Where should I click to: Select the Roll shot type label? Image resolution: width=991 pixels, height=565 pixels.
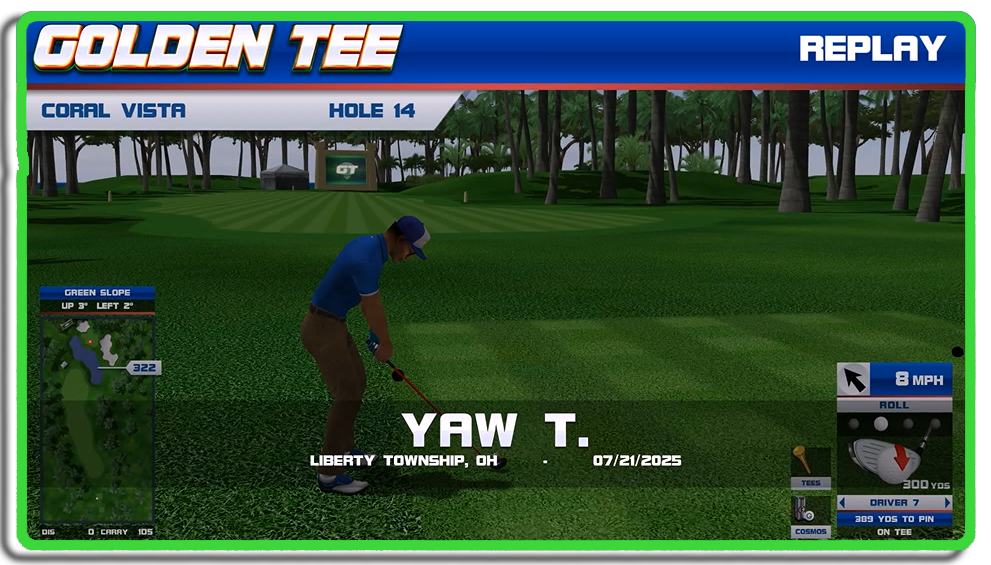tap(894, 405)
